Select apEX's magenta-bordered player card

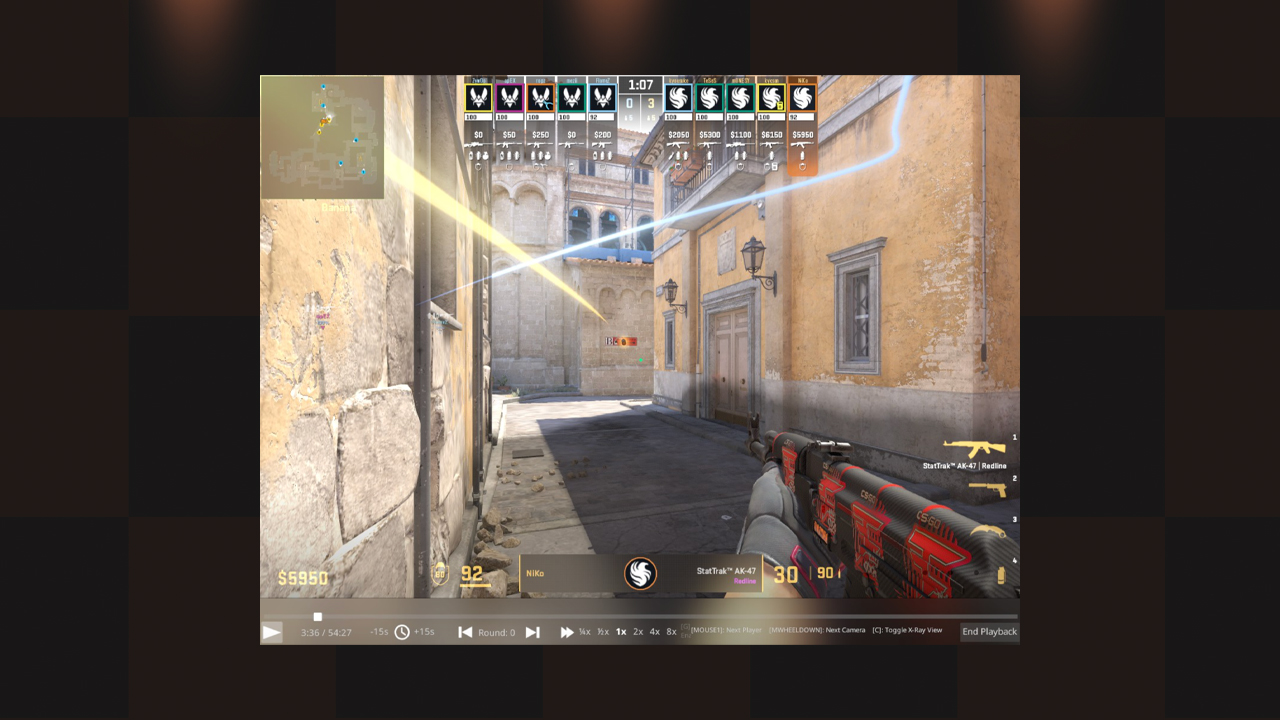click(x=510, y=98)
